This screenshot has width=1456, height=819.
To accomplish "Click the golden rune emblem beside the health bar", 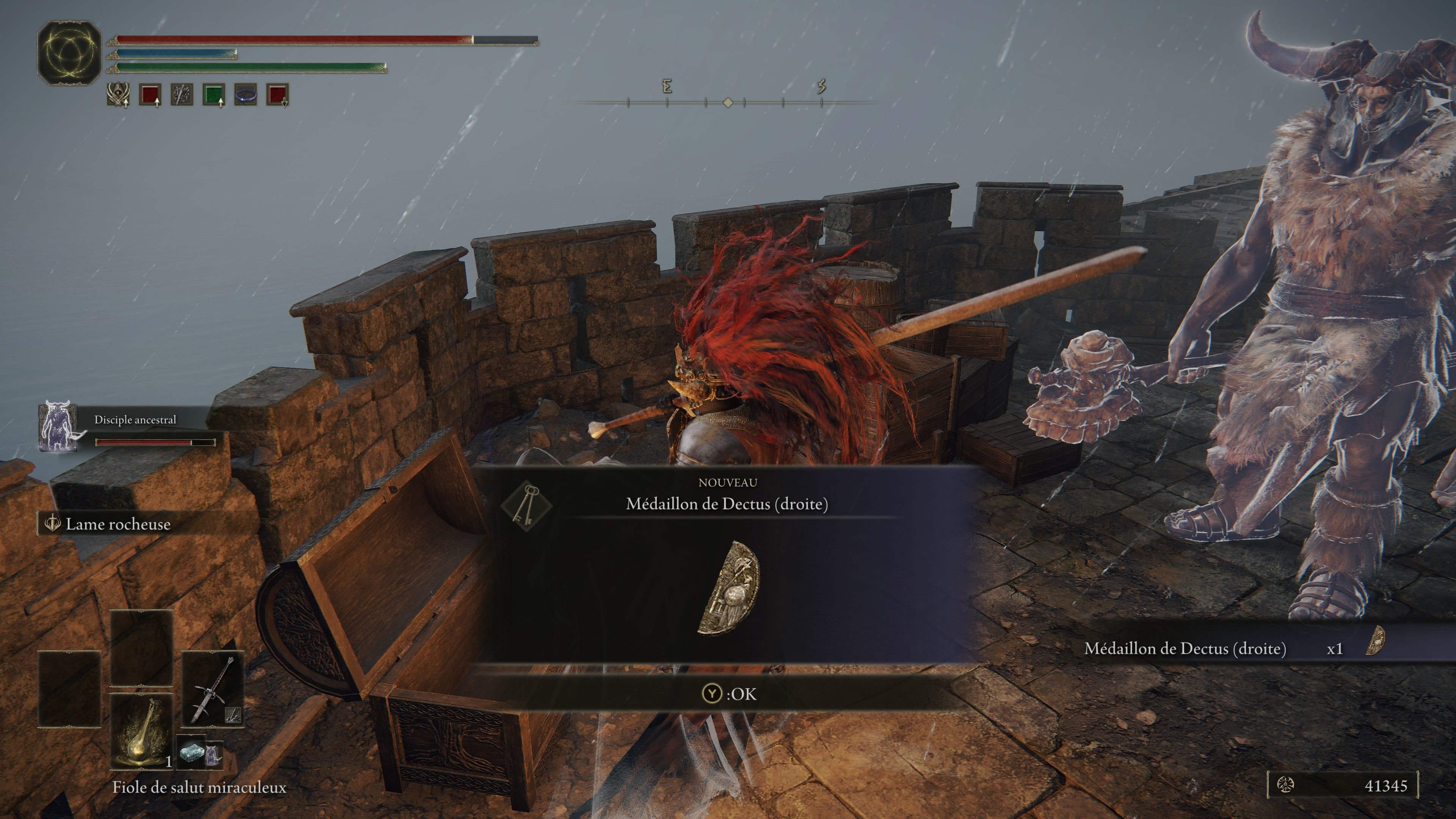I will 69,53.
